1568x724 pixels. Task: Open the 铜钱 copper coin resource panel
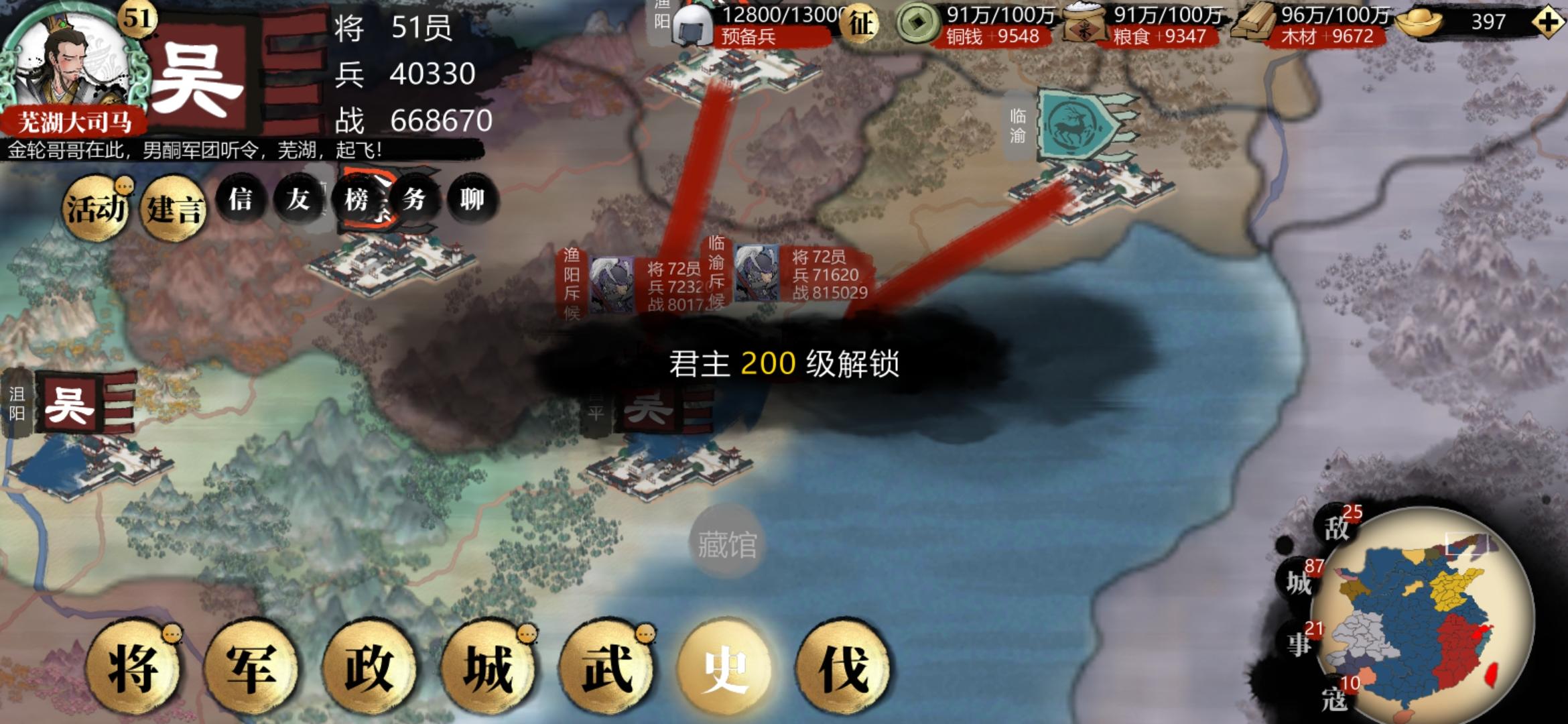919,21
